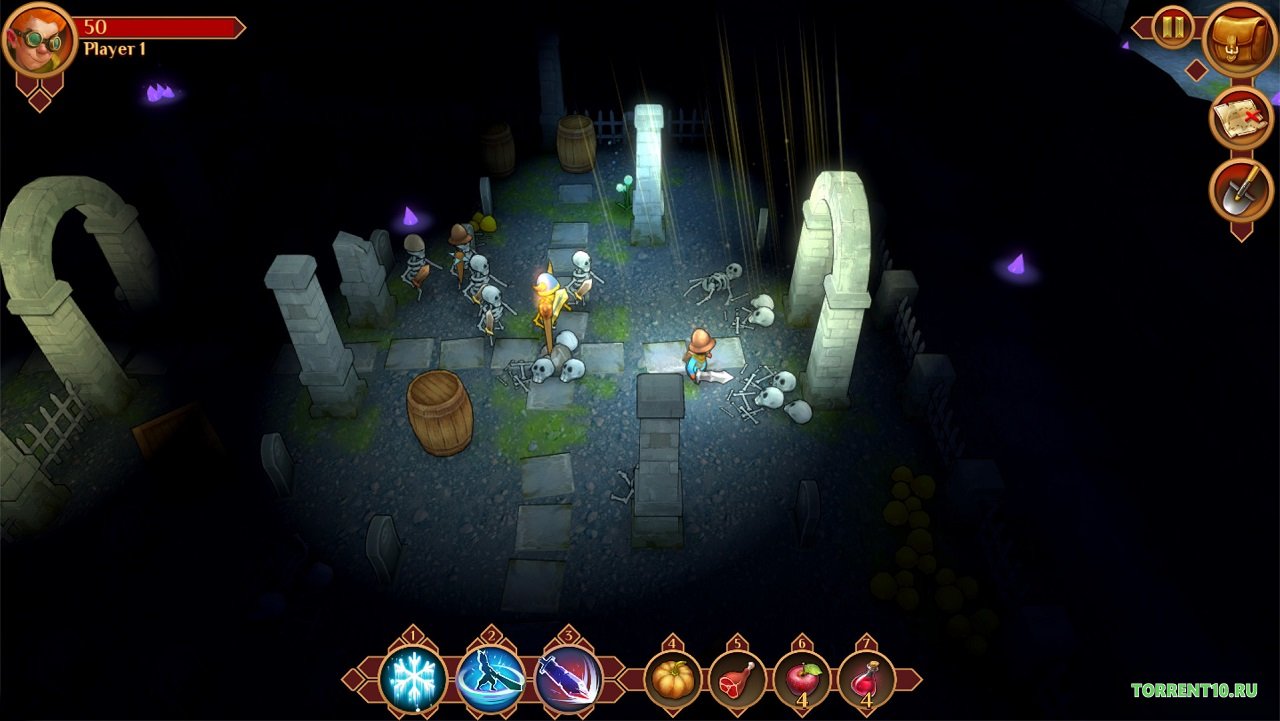Select the pumpkin hotbar slot
The width and height of the screenshot is (1280, 721).
(672, 680)
